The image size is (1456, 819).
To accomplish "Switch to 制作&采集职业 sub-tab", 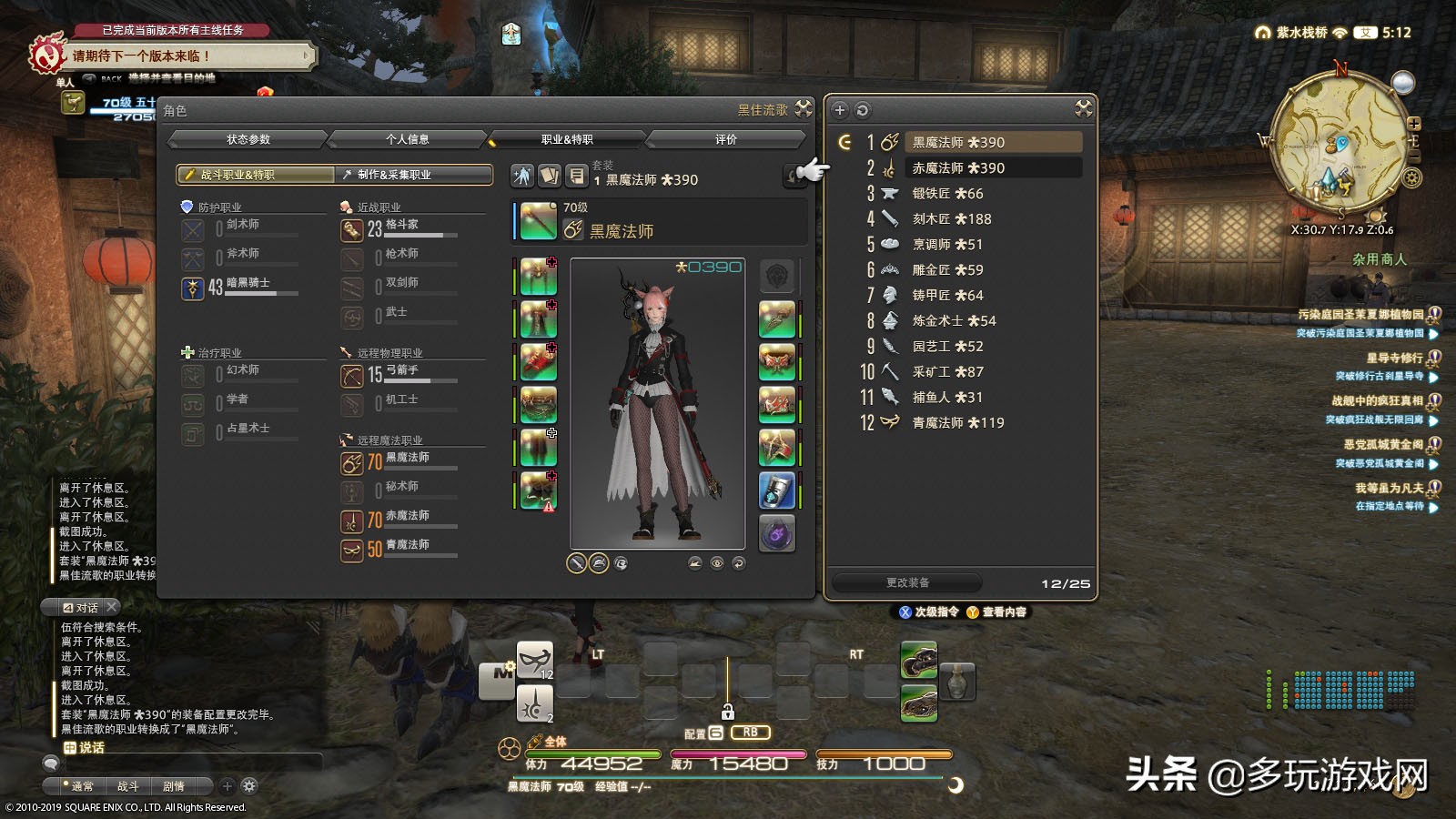I will [x=414, y=175].
